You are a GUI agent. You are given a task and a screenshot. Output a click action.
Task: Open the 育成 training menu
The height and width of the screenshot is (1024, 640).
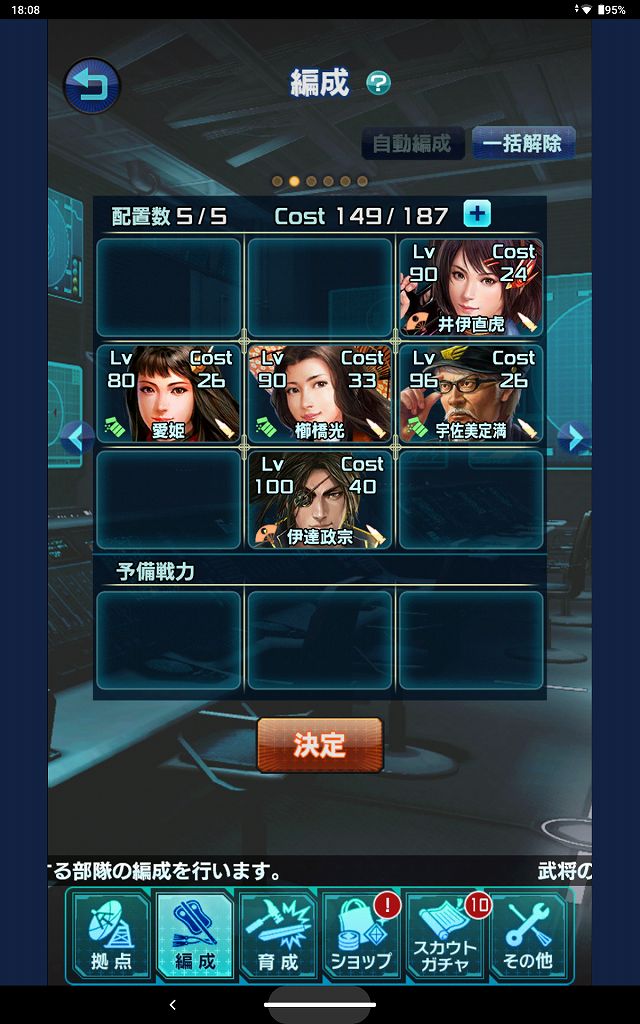click(x=278, y=935)
